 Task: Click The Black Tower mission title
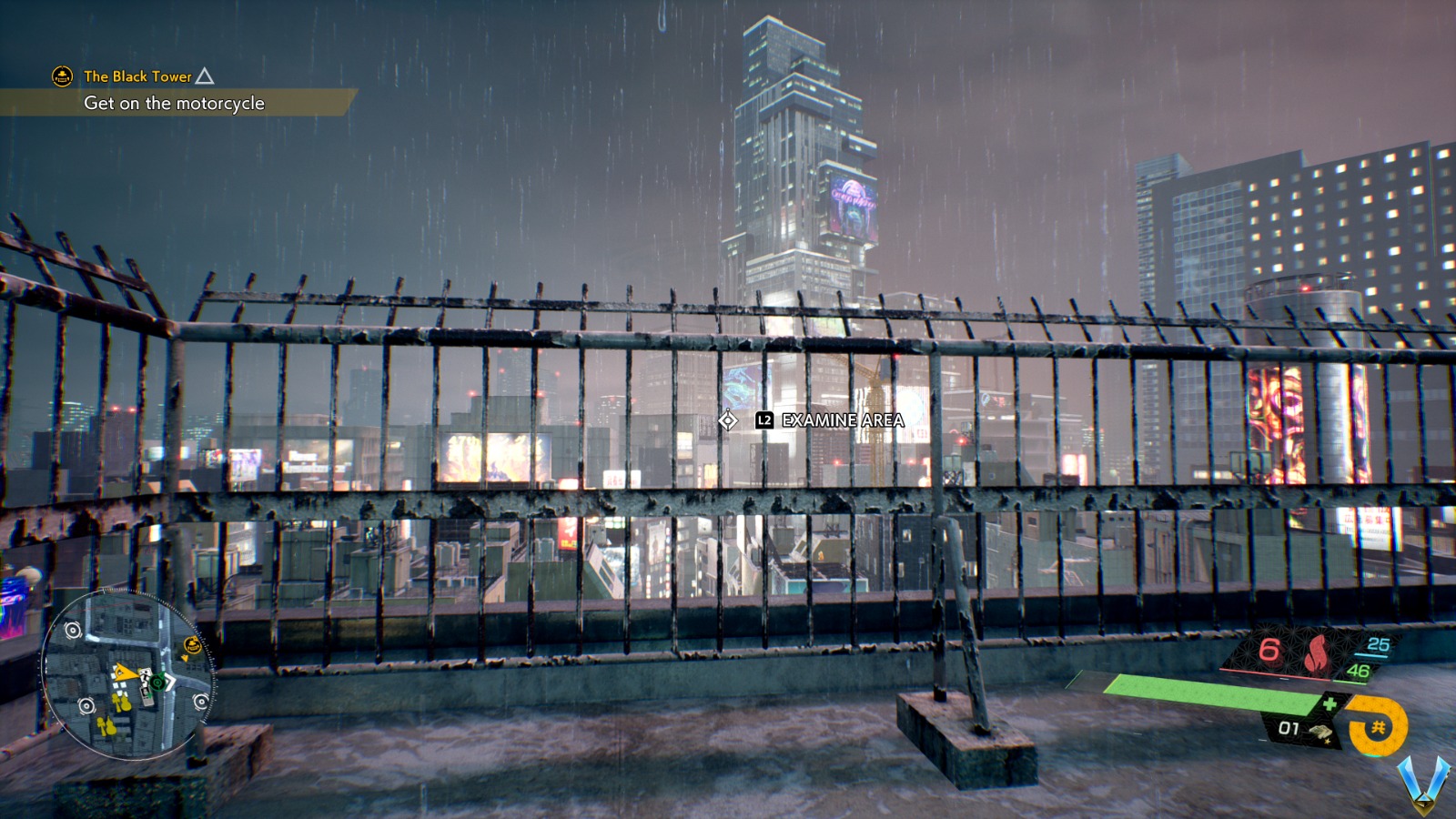pyautogui.click(x=136, y=76)
